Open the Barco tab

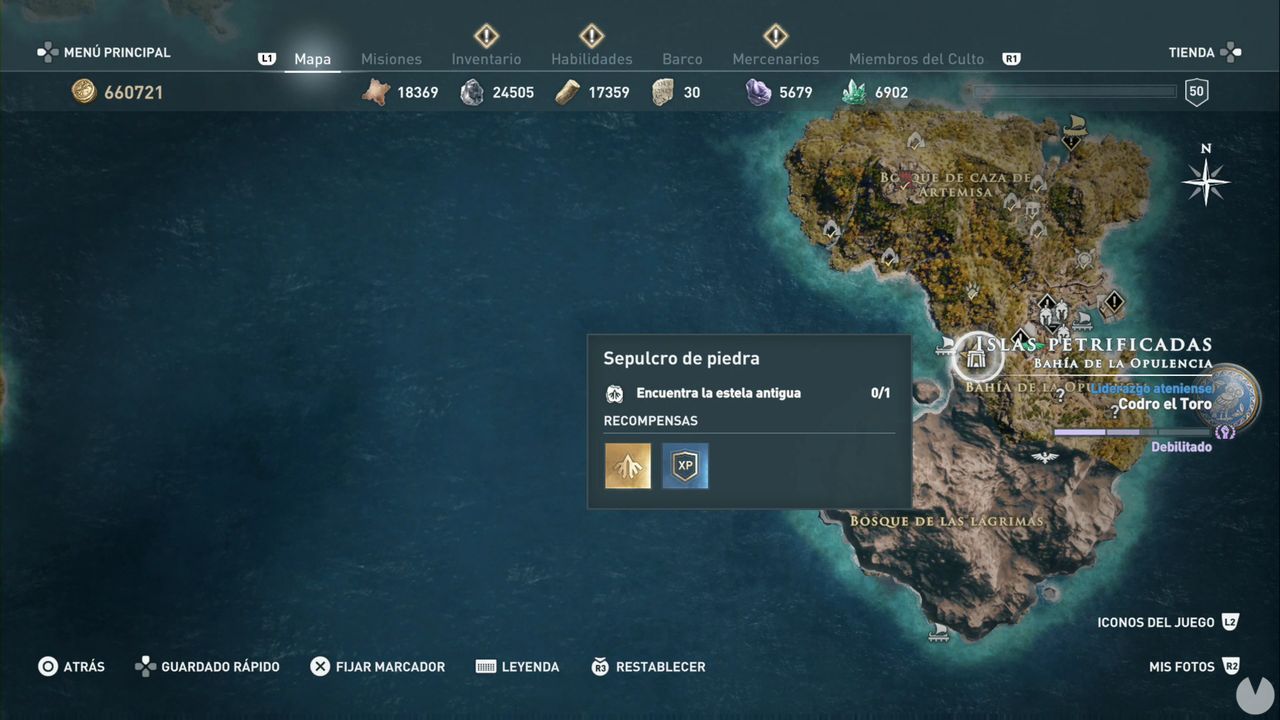click(682, 59)
